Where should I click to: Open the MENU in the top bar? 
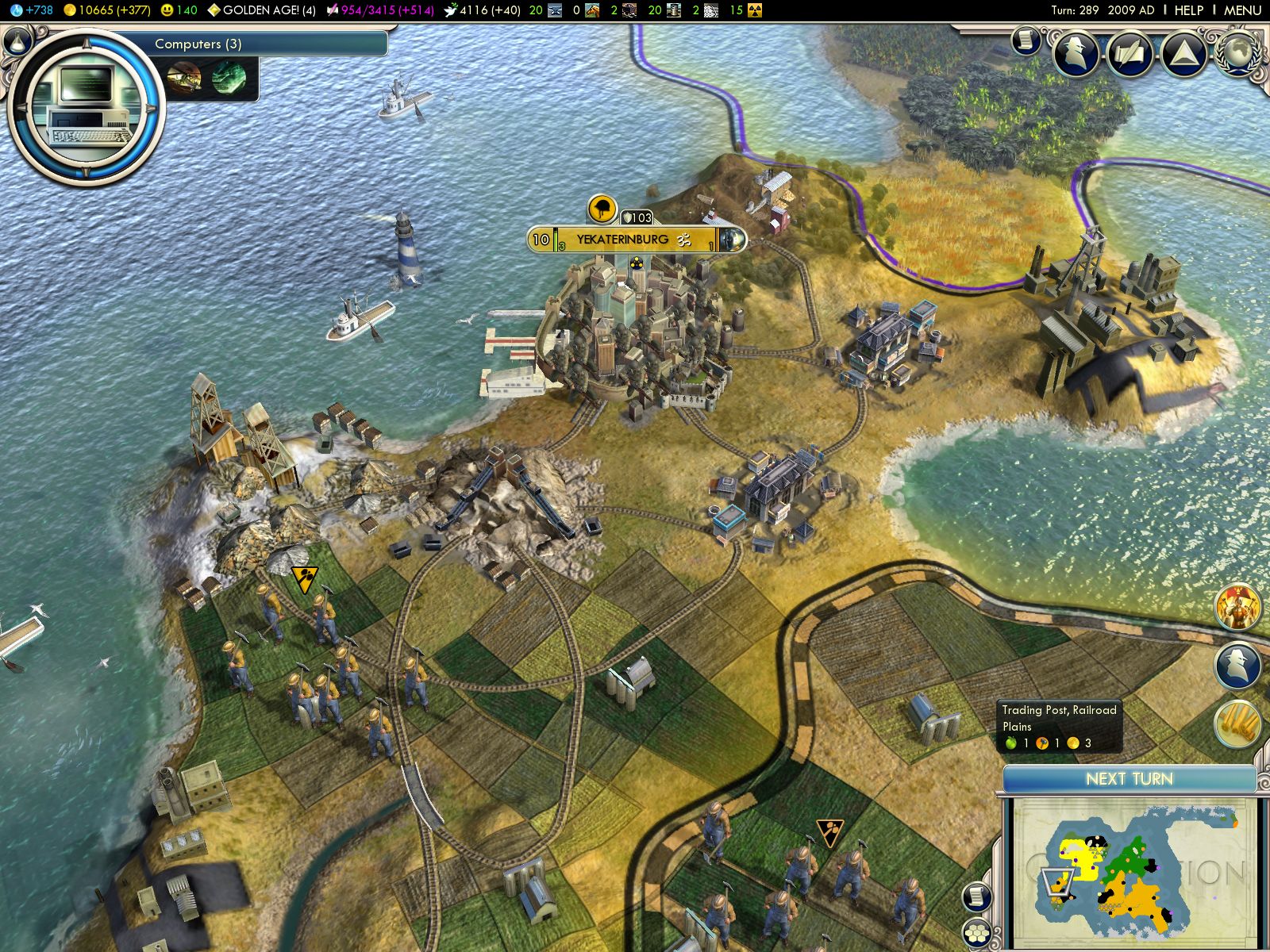click(x=1241, y=10)
